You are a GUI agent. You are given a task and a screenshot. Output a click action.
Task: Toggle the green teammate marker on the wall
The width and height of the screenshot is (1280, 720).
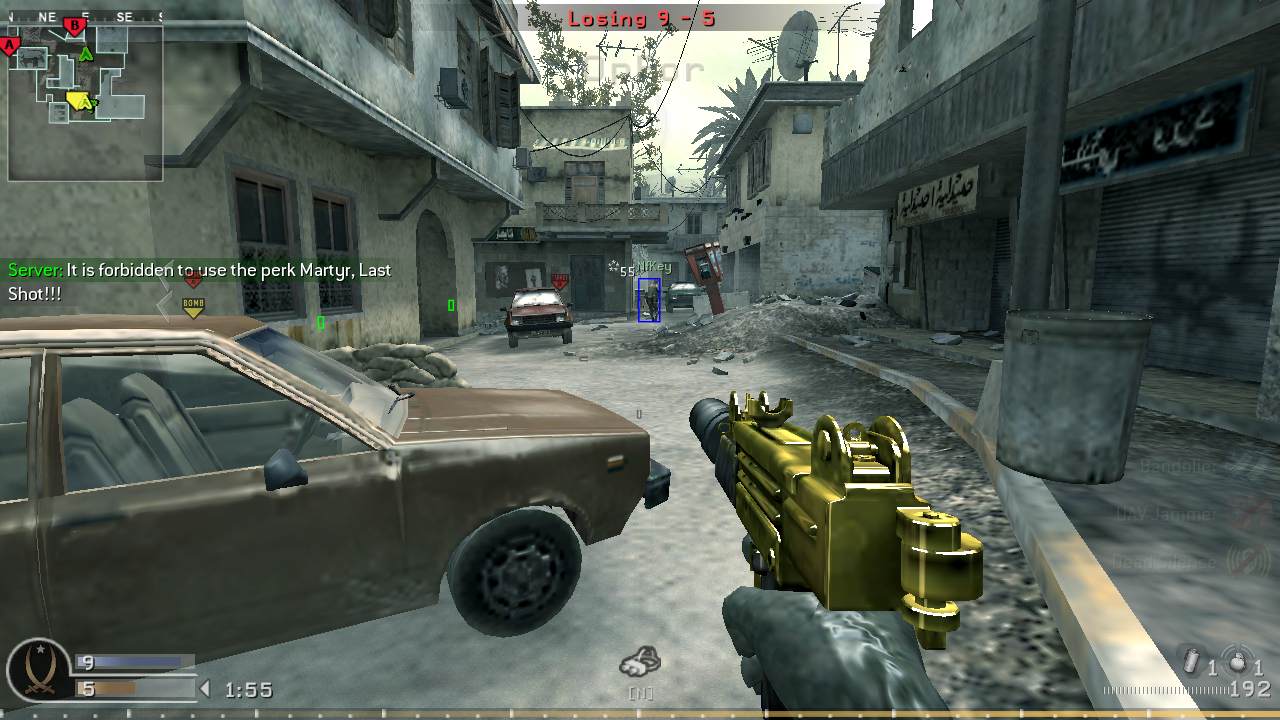coord(320,323)
